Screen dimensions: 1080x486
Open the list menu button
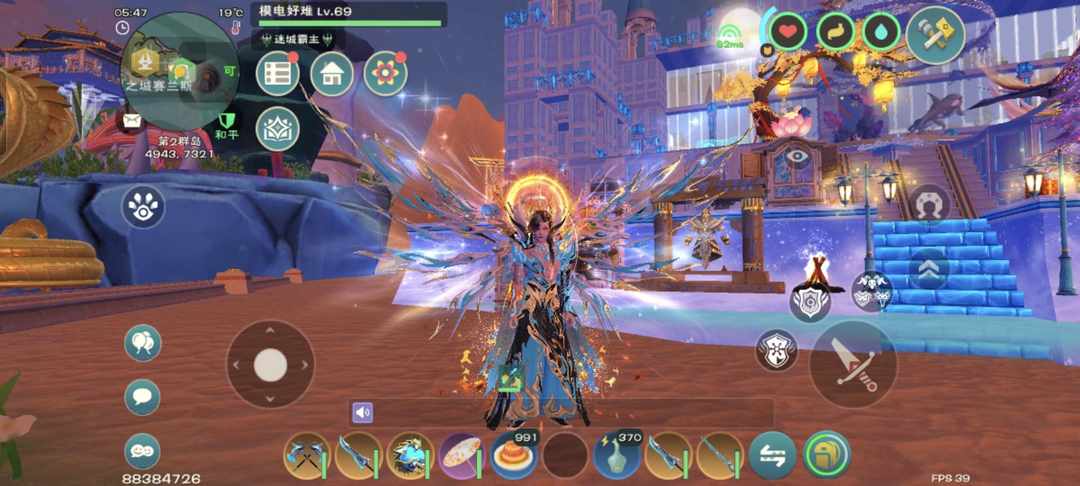pos(278,74)
